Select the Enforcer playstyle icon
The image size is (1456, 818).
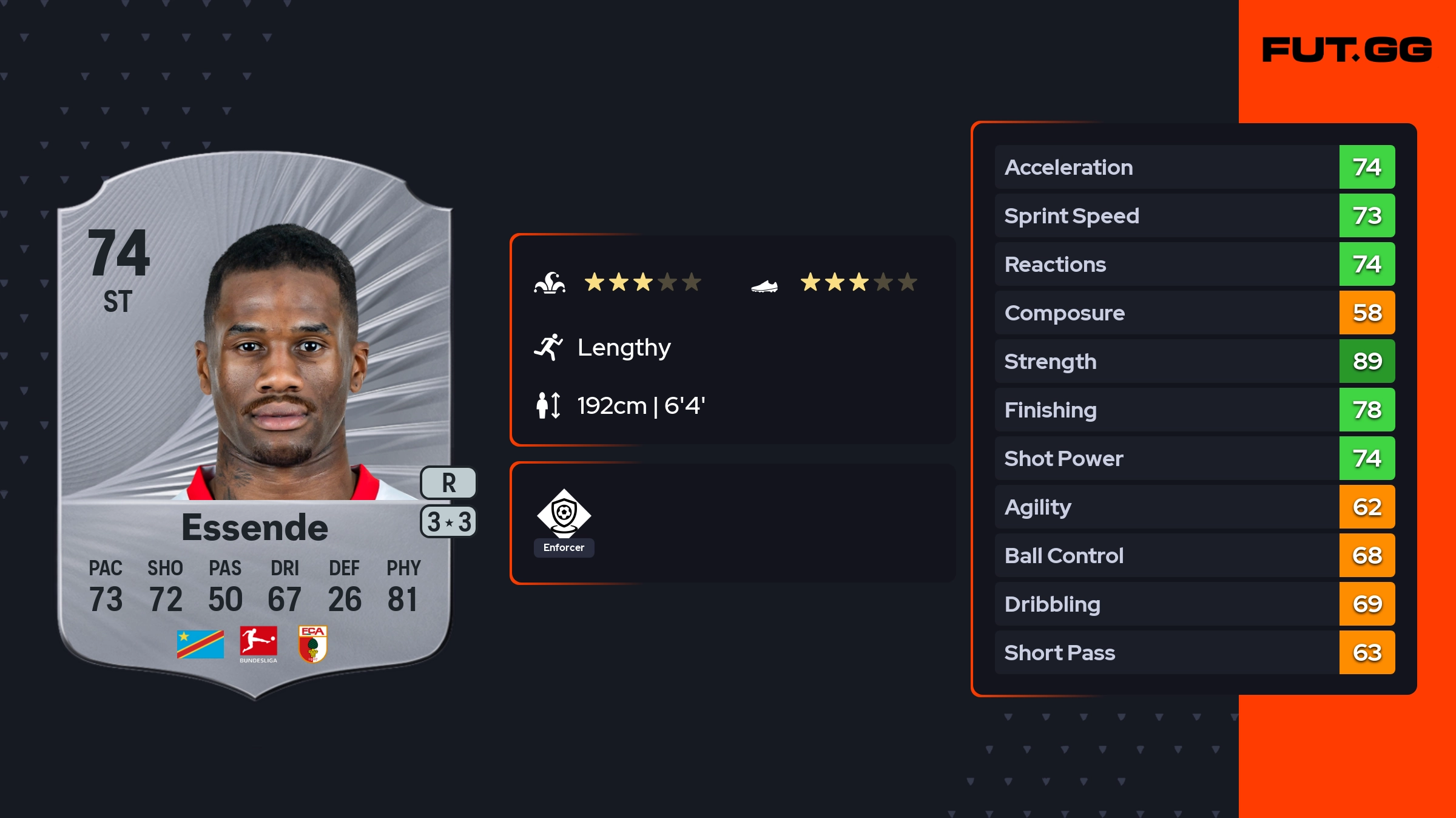[564, 515]
